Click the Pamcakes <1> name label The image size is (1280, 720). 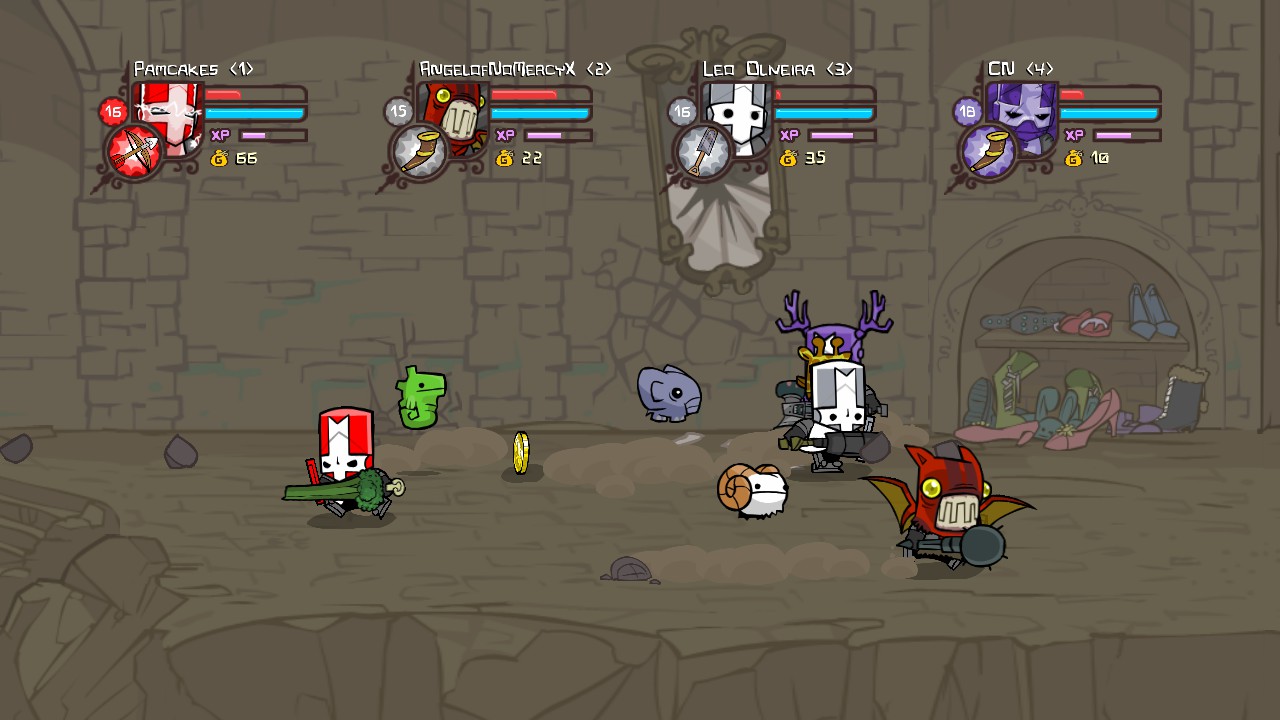[x=196, y=68]
